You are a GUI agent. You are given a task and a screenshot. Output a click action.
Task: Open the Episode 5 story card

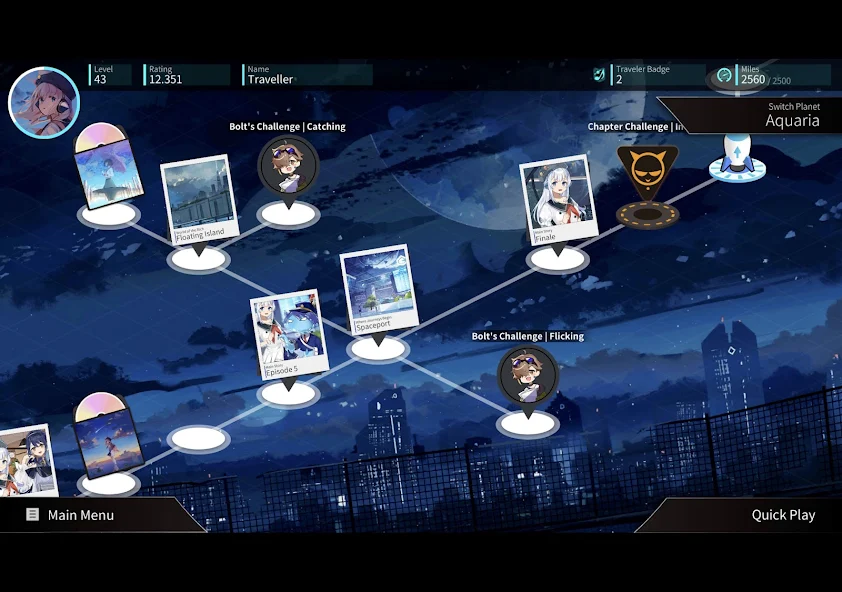coord(288,335)
